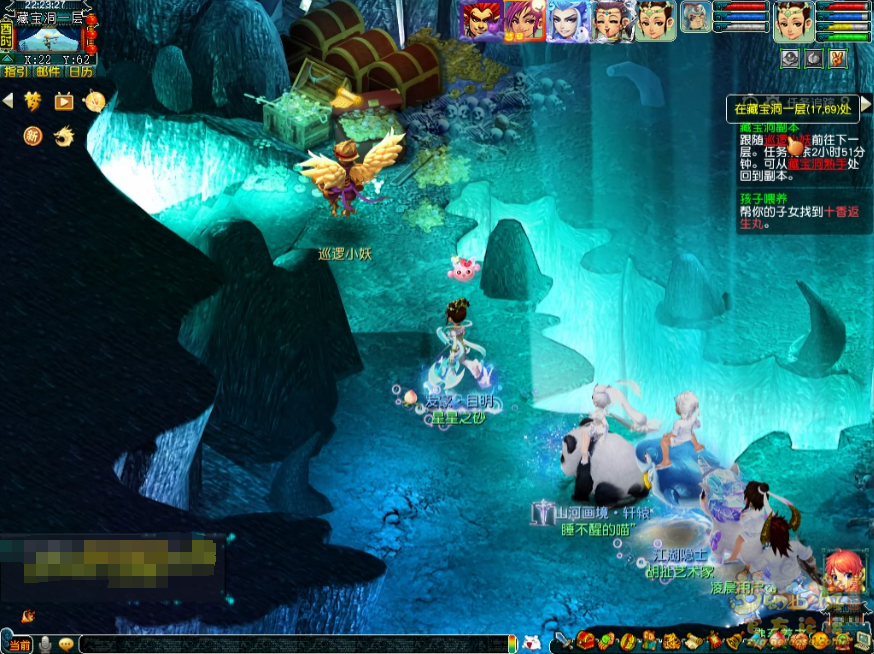The height and width of the screenshot is (654, 874).
Task: Click the microphone voice chat button
Action: click(45, 645)
